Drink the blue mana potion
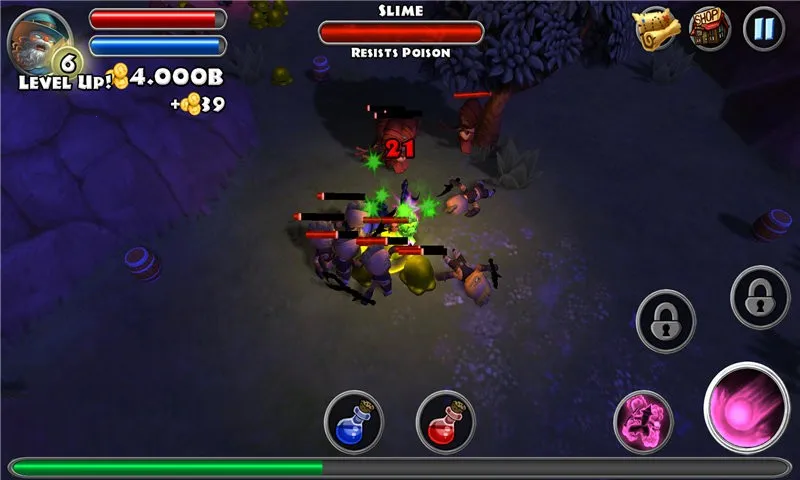Screen dimensions: 800x480 pyautogui.click(x=354, y=420)
